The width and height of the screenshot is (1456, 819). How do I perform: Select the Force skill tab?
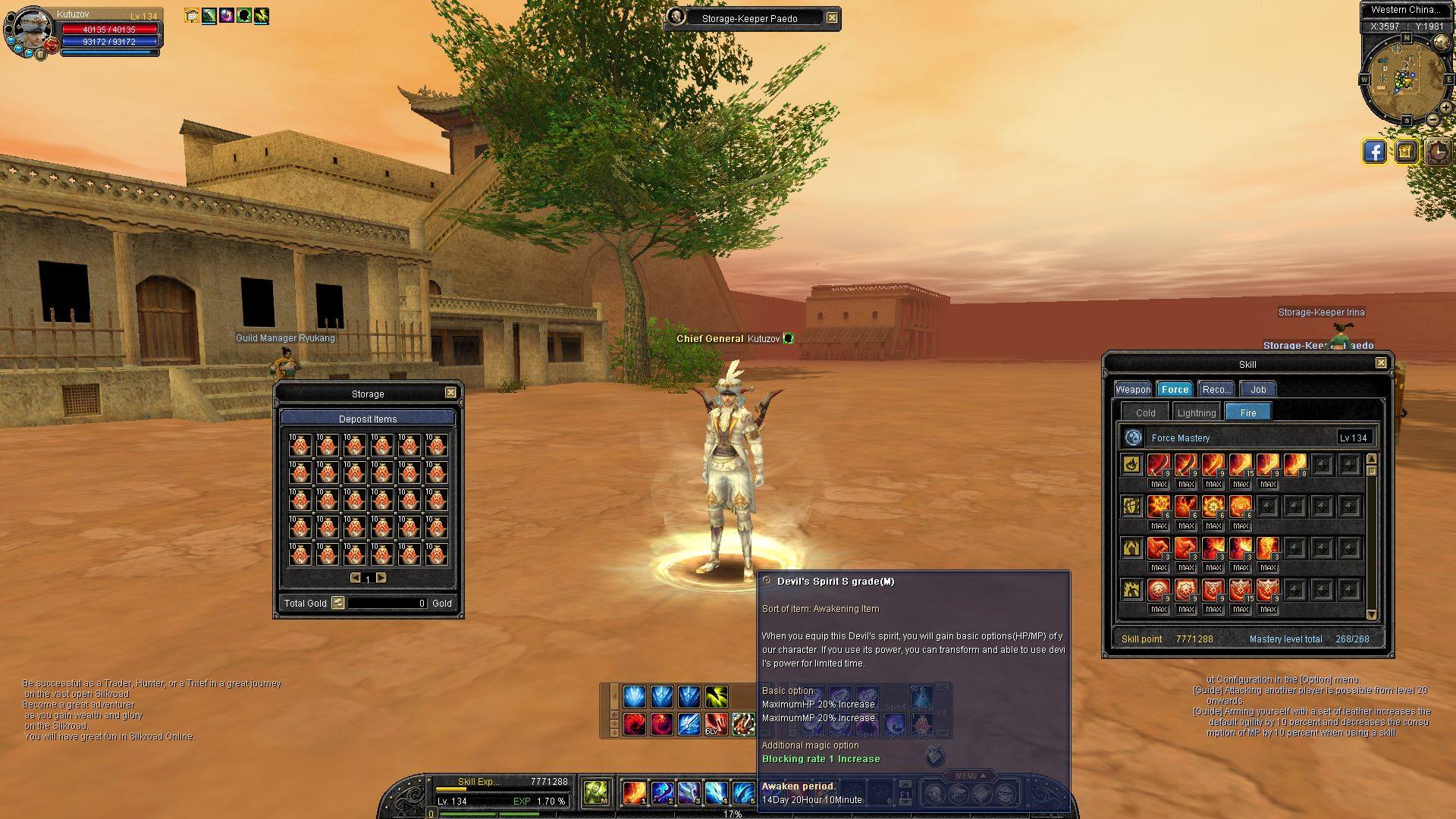point(1175,390)
